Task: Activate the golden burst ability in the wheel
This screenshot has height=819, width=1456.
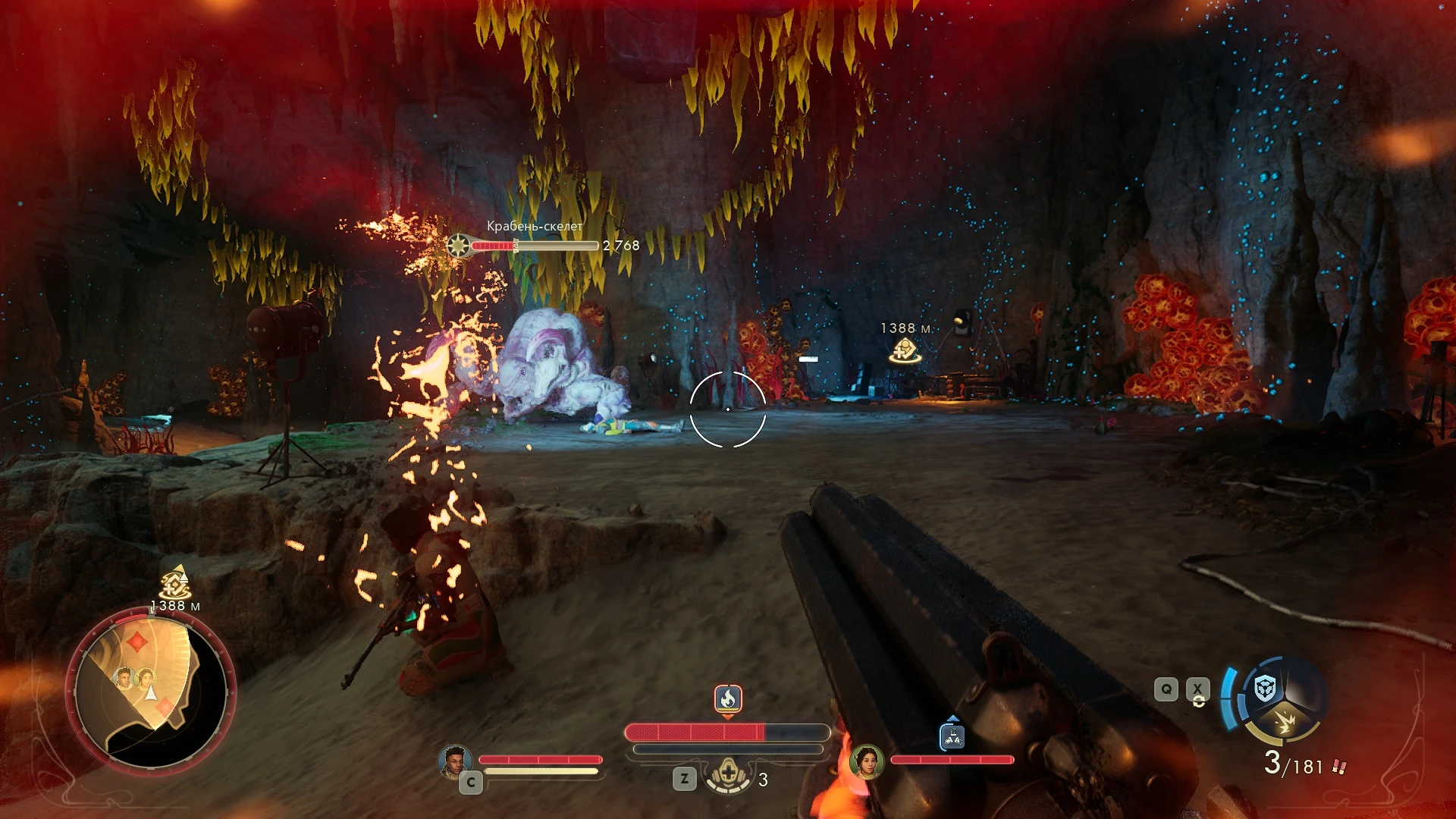Action: coord(1284,721)
